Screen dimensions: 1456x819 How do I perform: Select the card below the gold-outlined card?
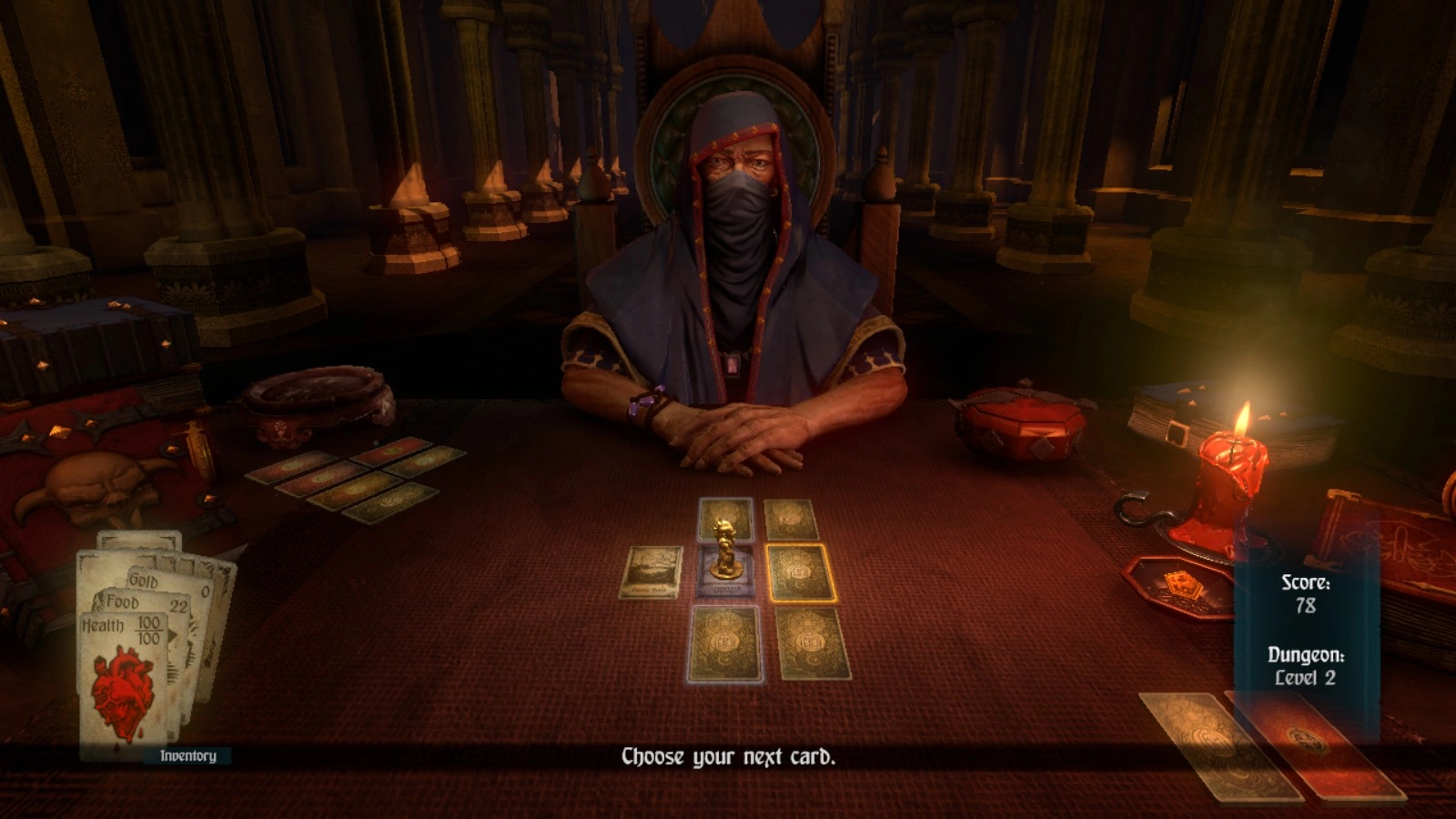tap(812, 643)
